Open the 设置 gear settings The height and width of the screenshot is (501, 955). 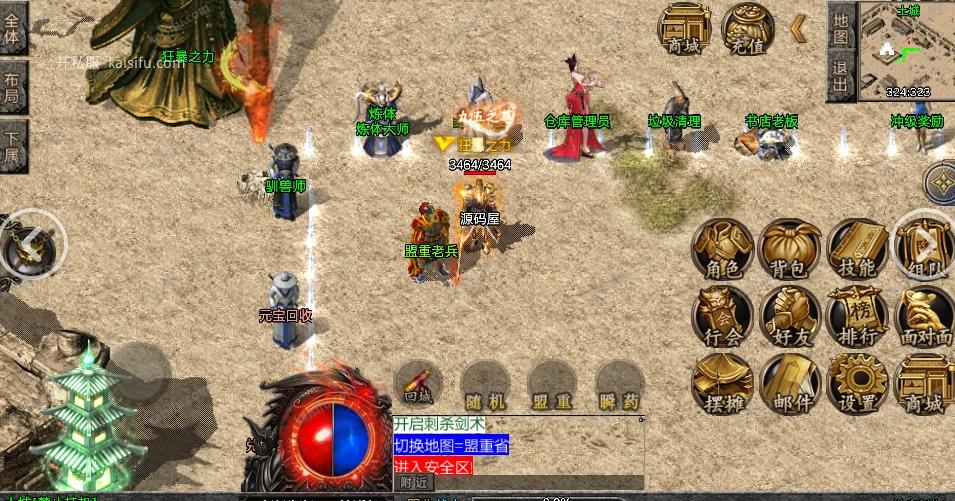[x=857, y=384]
